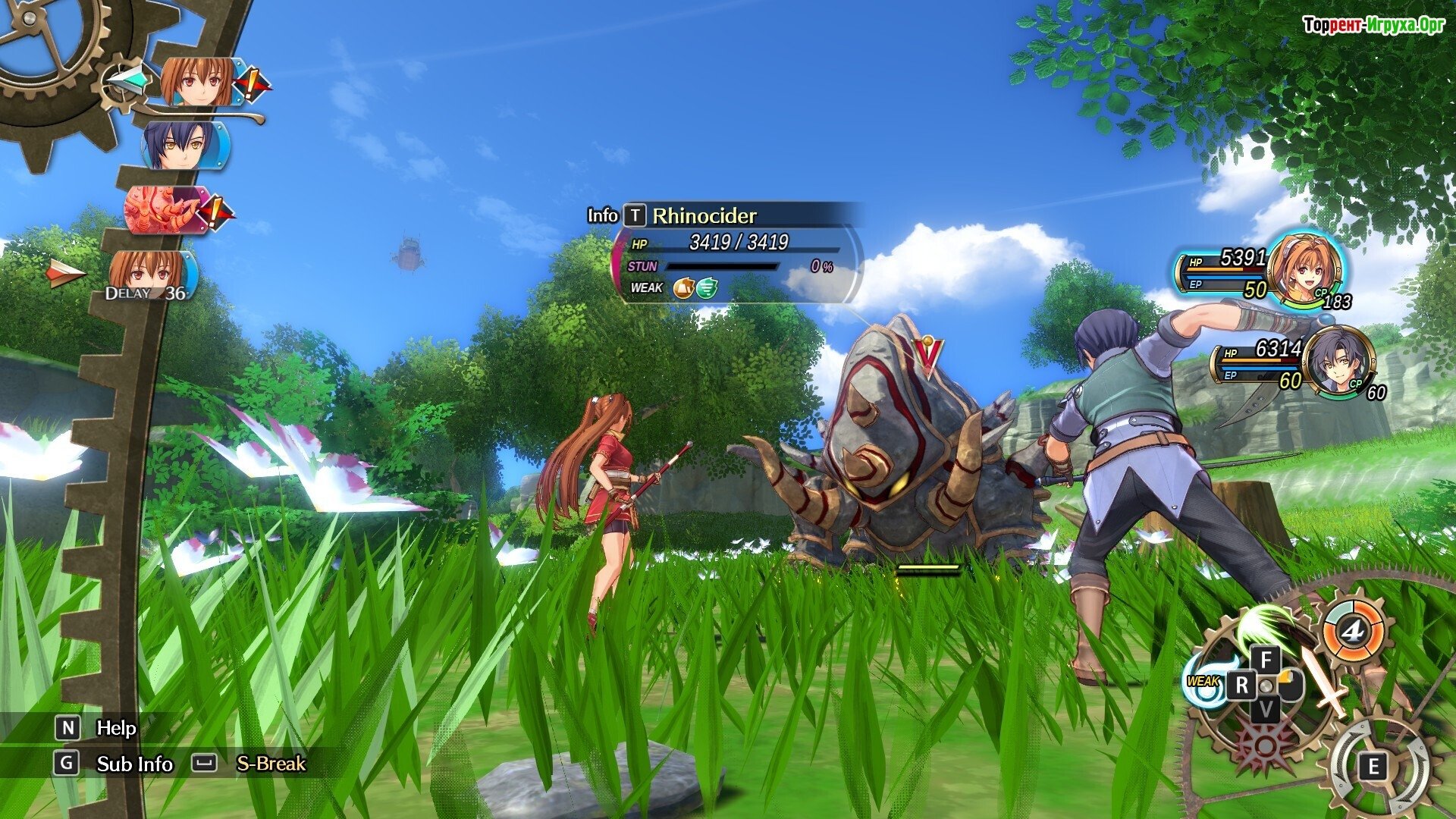Select Joshua's portrait in the turn order
This screenshot has height=819, width=1456.
(182, 146)
